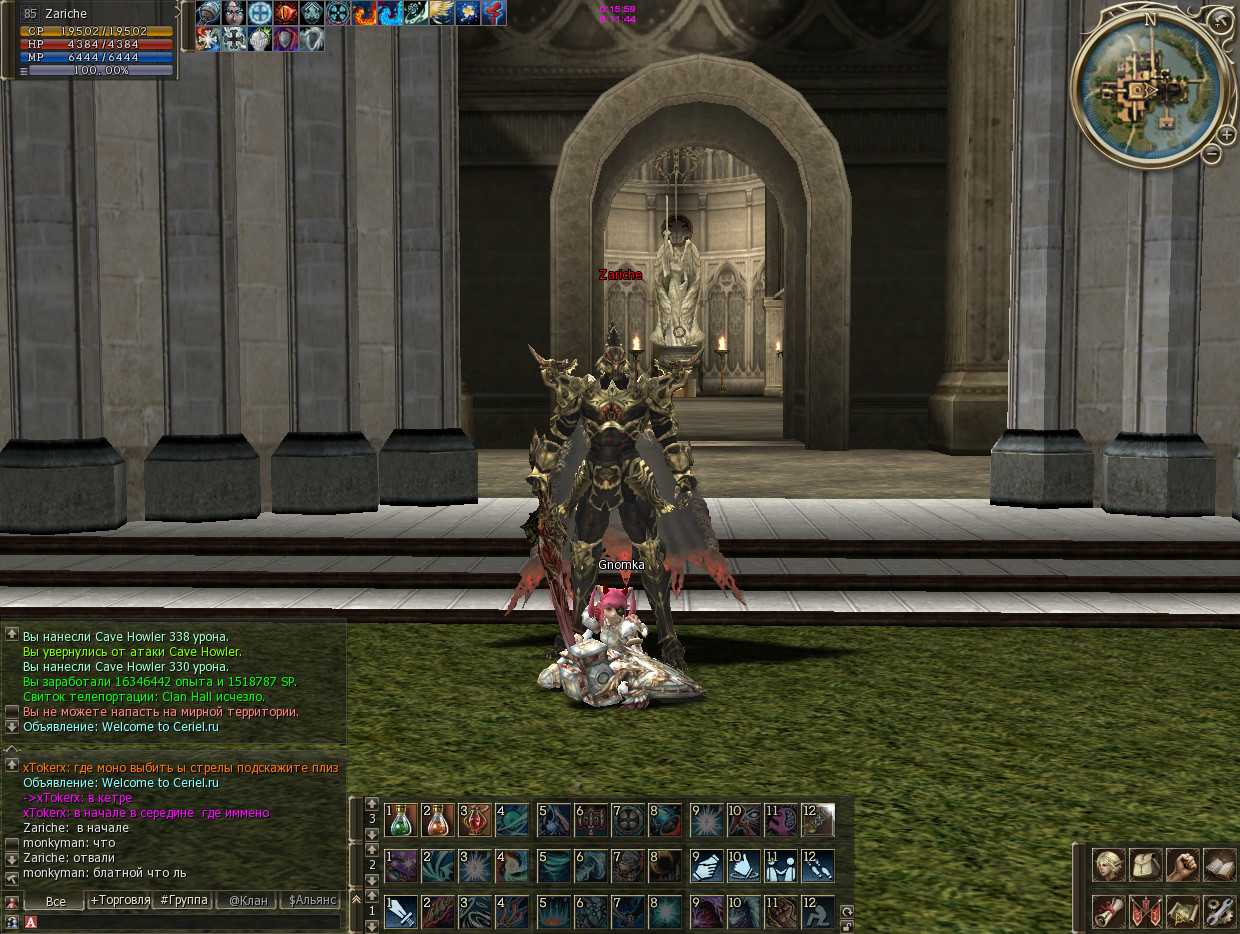Image resolution: width=1240 pixels, height=934 pixels.
Task: Use the green potion in hotbar slot 1
Action: [x=401, y=820]
